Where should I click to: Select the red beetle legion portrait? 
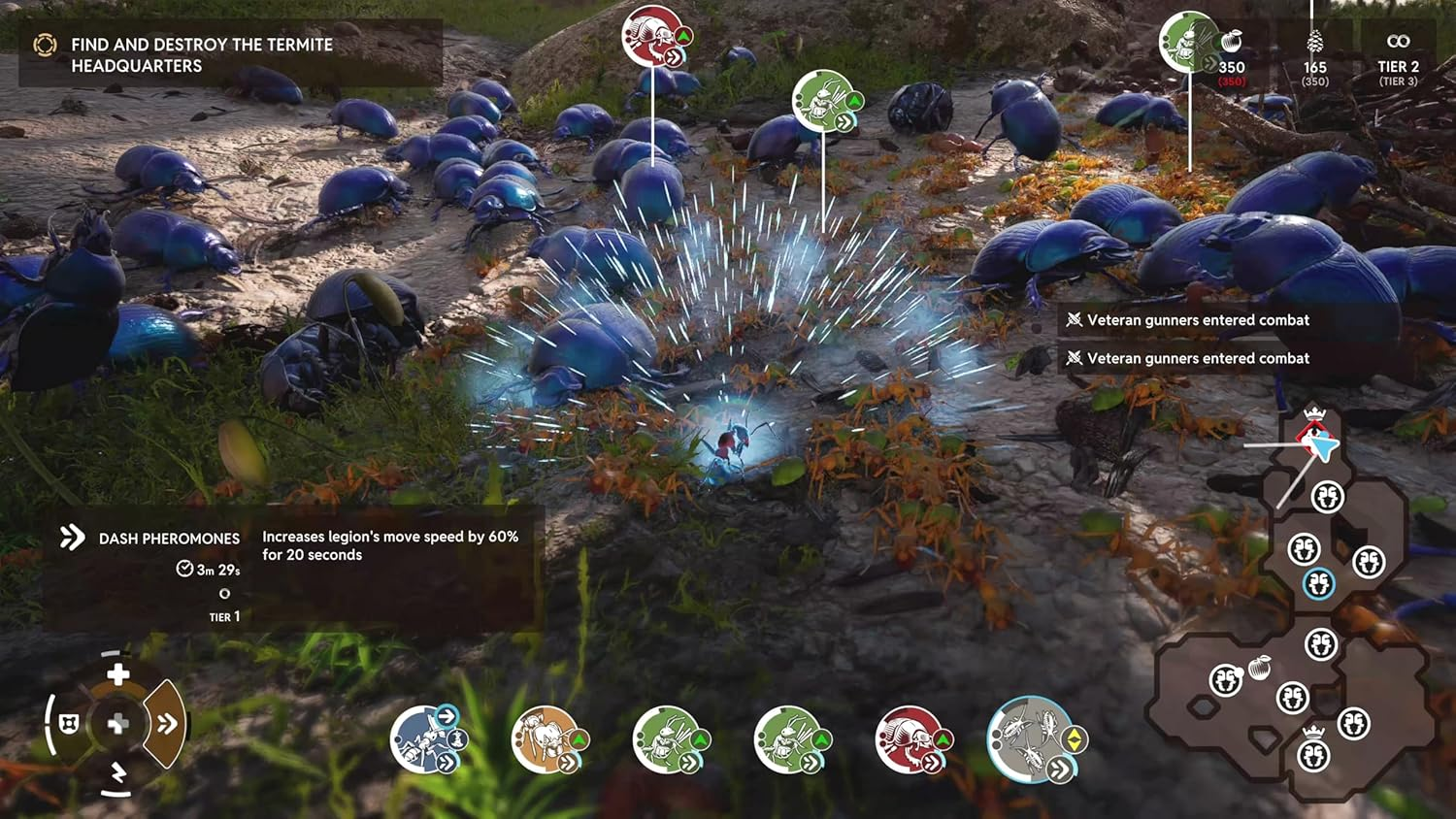[x=908, y=737]
